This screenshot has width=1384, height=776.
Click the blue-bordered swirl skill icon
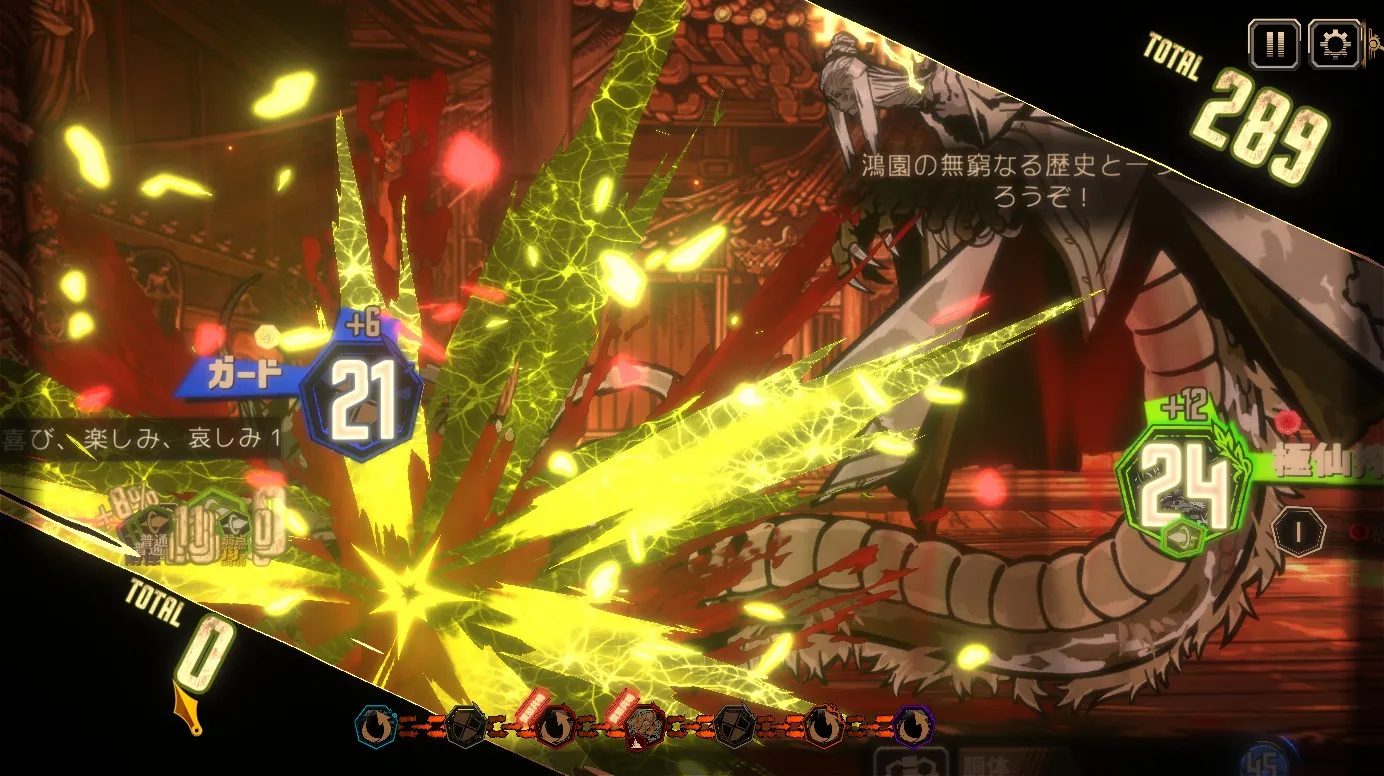click(x=377, y=727)
